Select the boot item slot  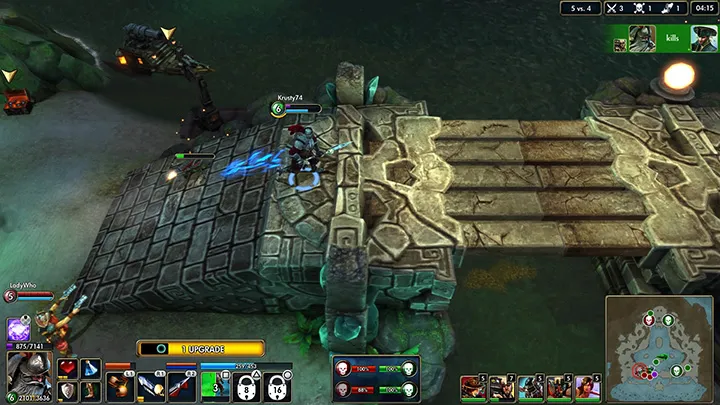coord(90,390)
